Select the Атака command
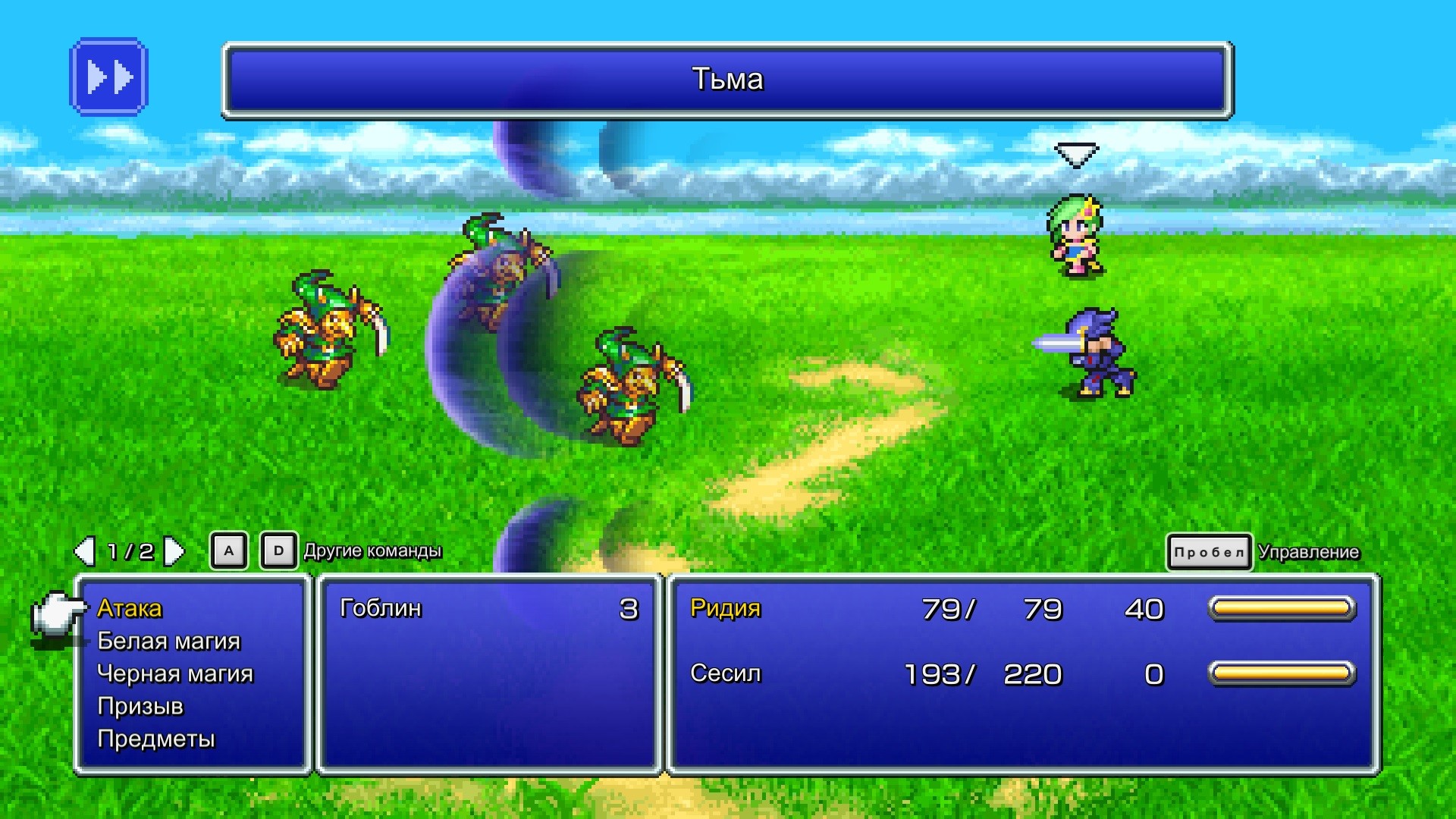 click(130, 608)
